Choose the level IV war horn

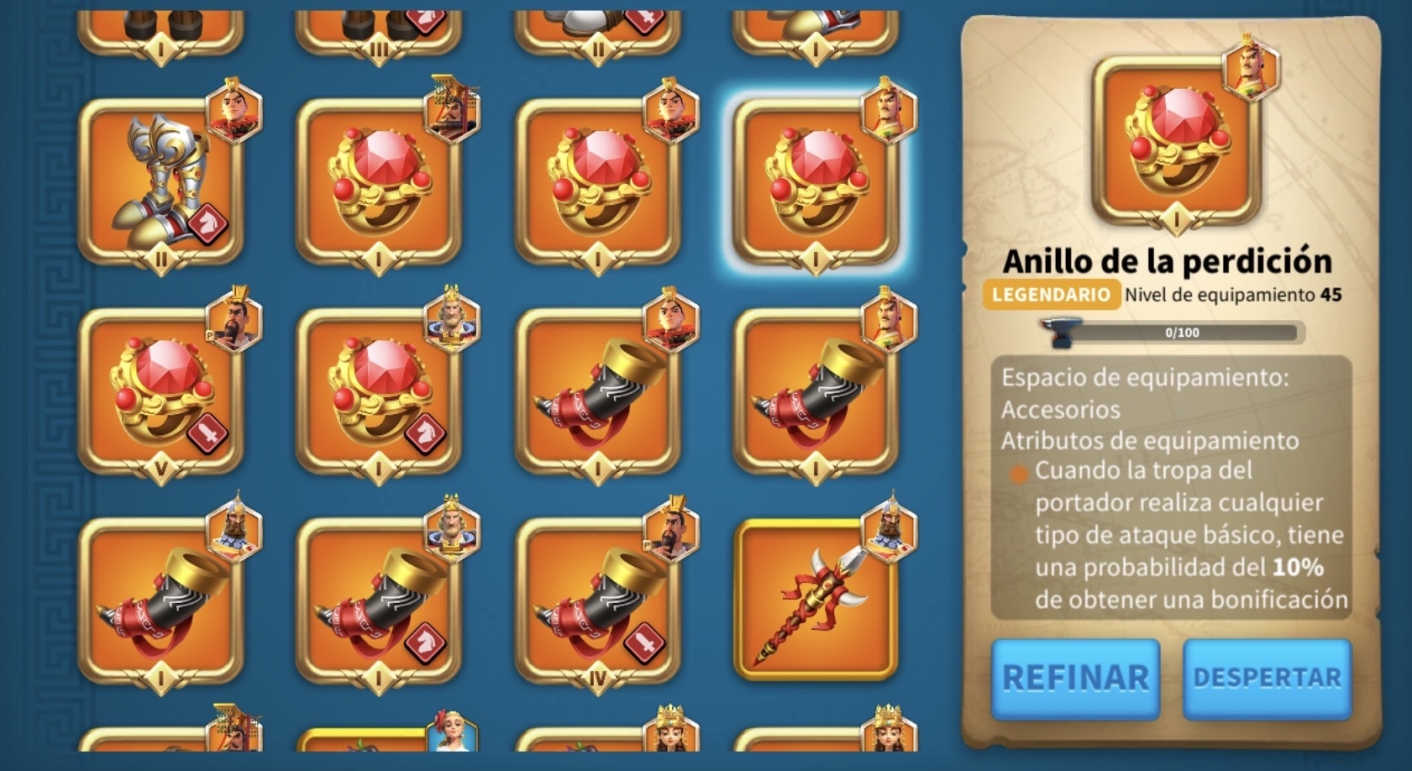pyautogui.click(x=598, y=602)
